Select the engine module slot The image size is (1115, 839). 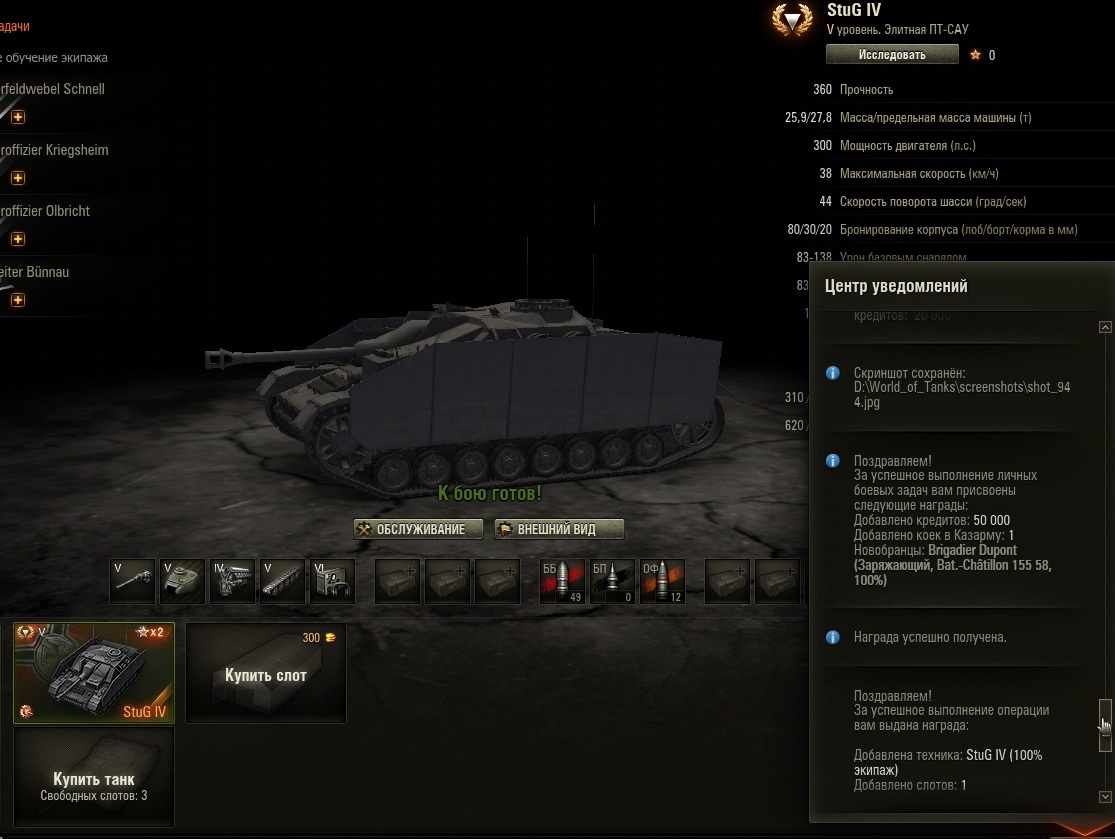click(231, 581)
